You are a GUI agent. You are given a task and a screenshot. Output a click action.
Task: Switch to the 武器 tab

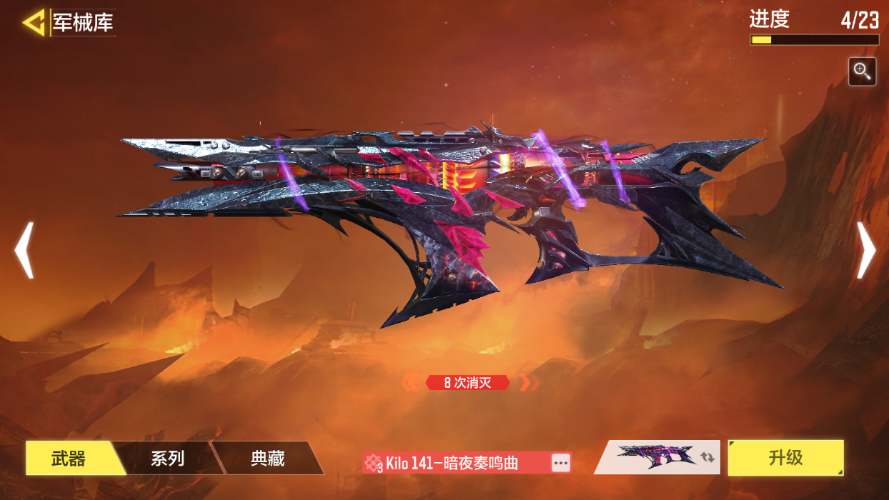point(69,459)
